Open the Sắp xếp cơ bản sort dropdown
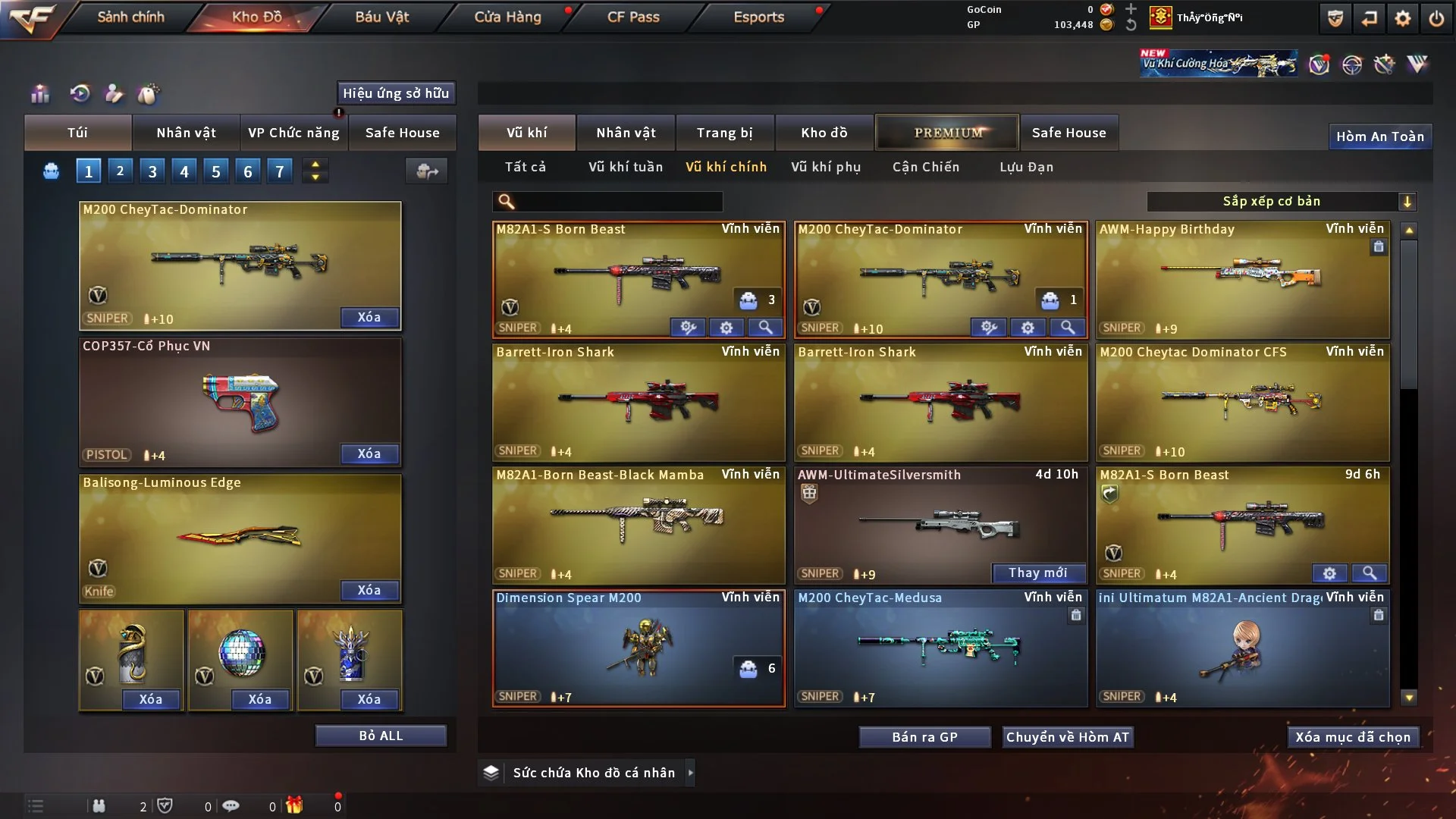This screenshot has height=819, width=1456. point(1281,202)
